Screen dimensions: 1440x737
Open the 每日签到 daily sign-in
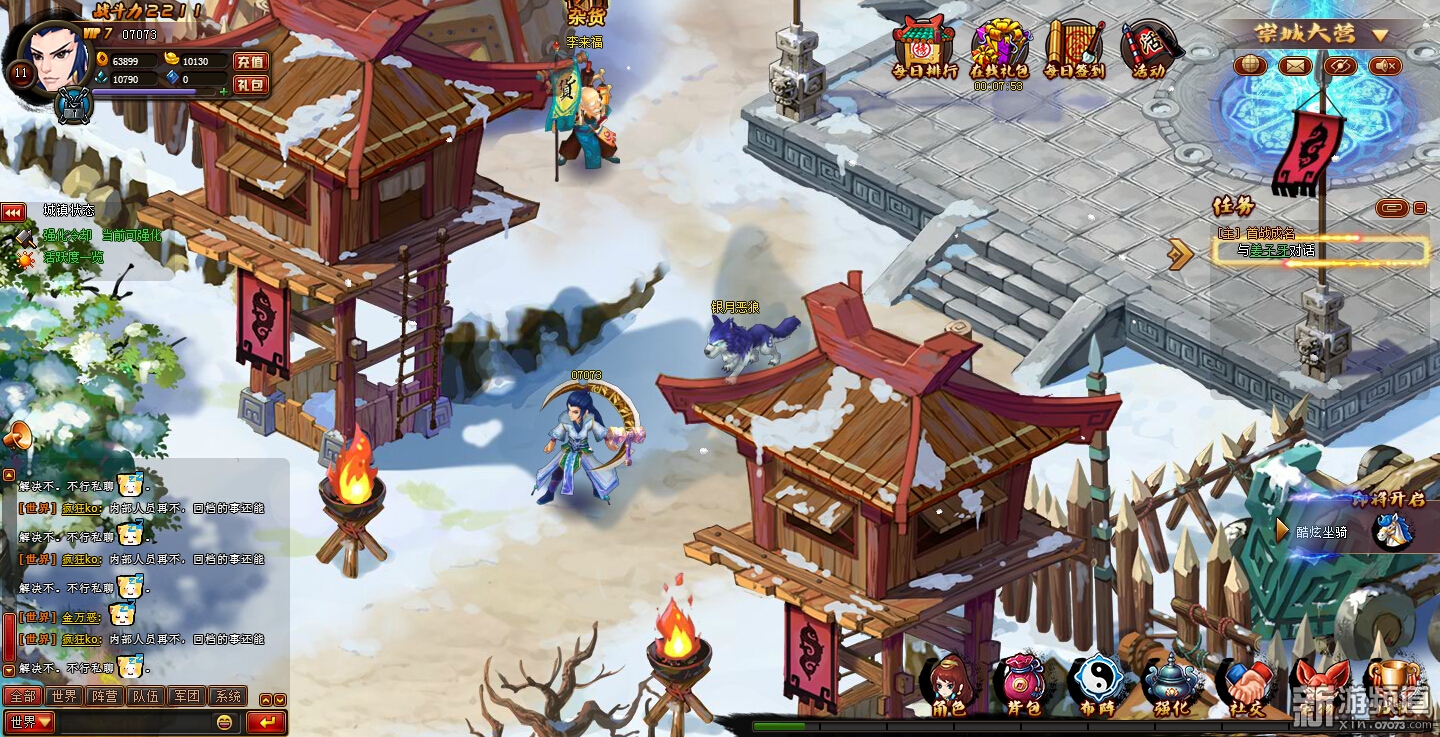[x=1074, y=48]
